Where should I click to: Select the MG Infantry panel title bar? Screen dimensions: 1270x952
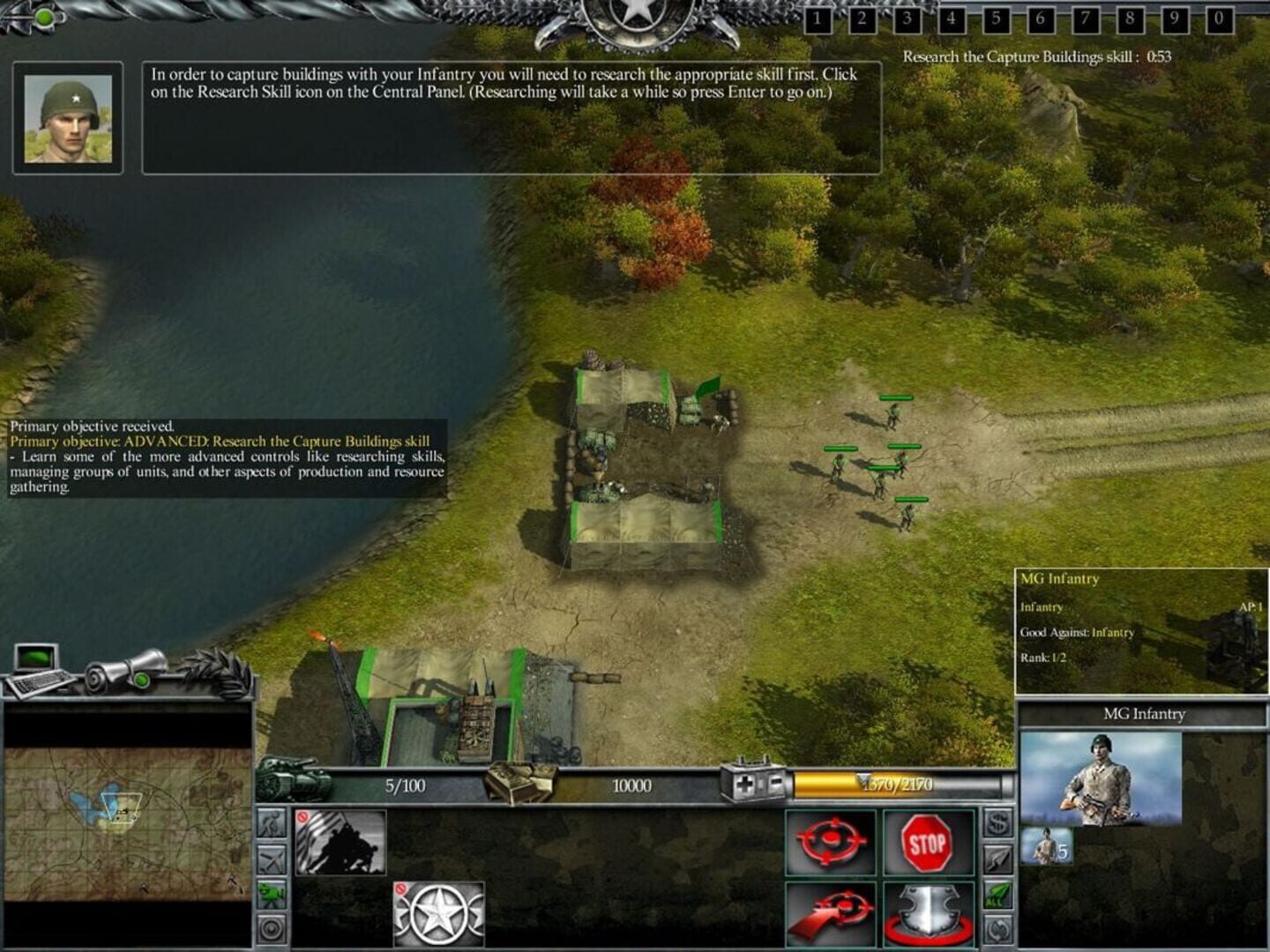click(1145, 714)
